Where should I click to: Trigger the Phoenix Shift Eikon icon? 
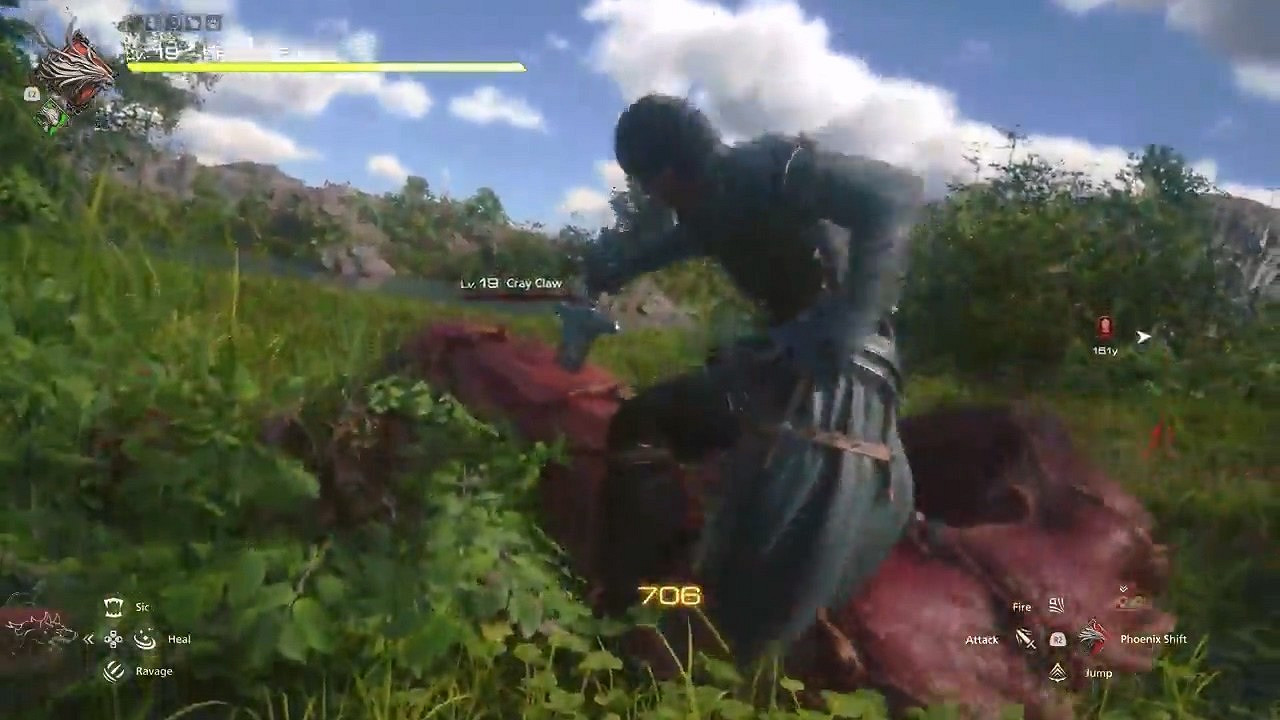(1093, 636)
